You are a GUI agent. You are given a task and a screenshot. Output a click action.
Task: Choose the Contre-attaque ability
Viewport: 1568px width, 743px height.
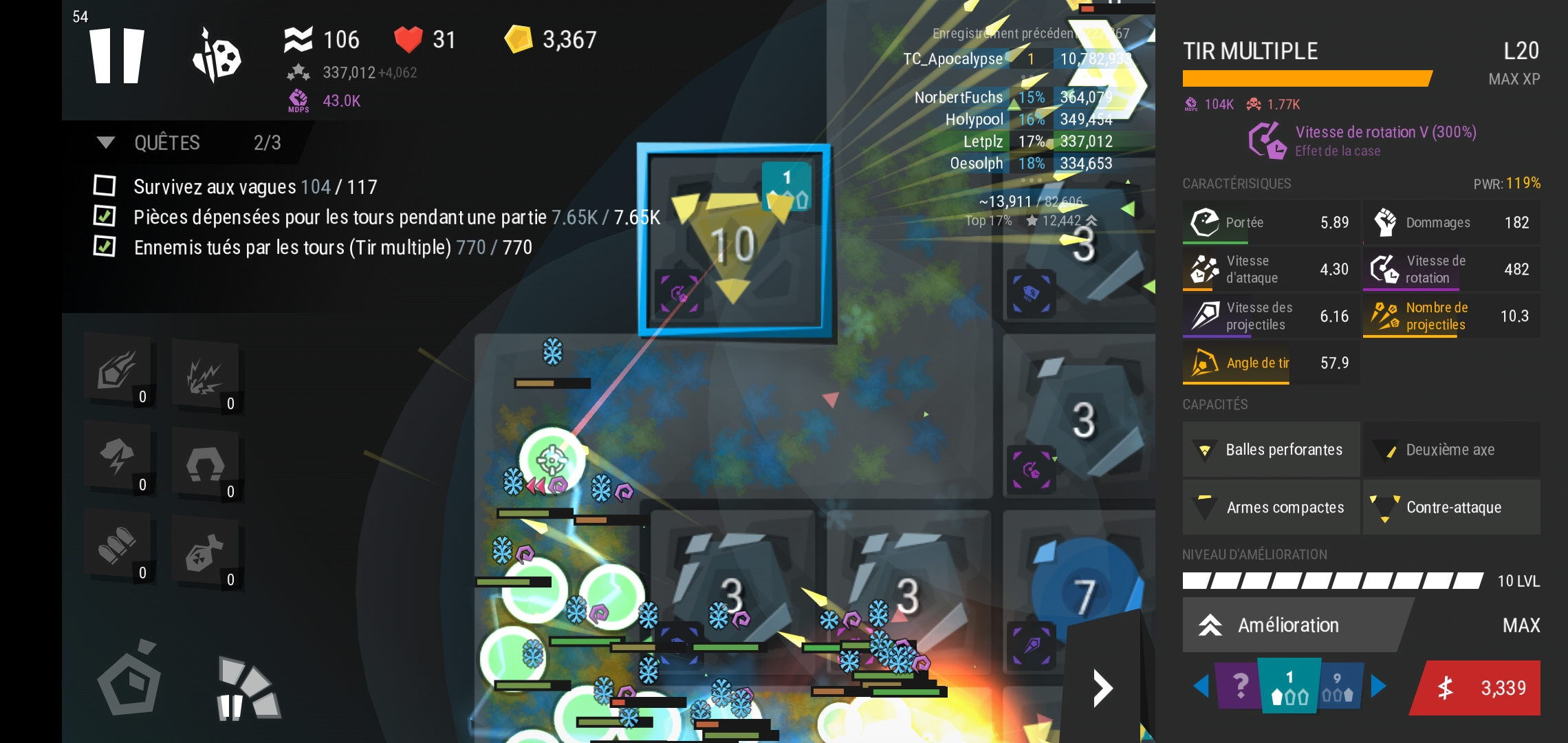point(1451,508)
